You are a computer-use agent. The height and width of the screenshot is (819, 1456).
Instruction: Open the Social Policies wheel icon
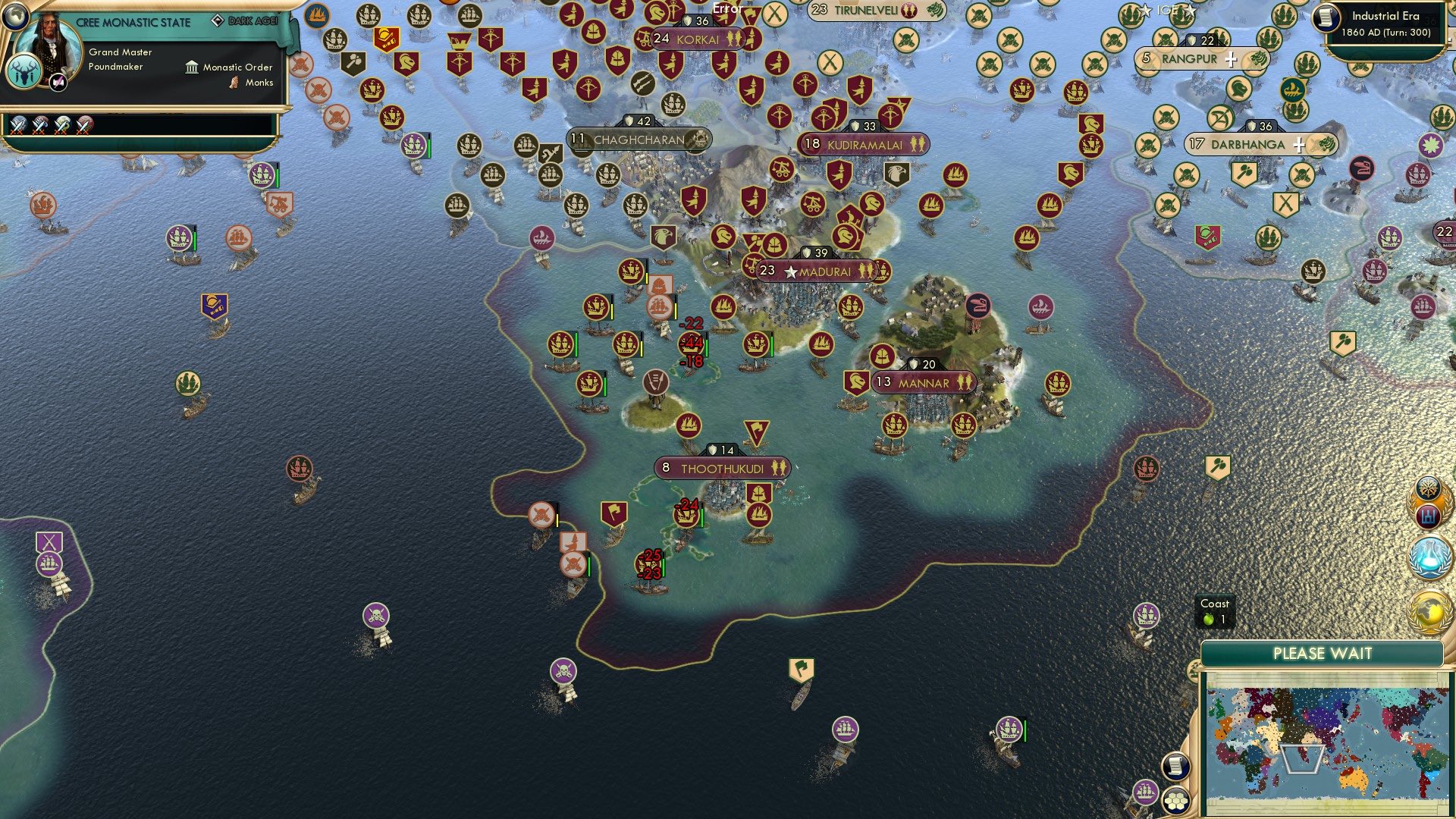tap(1428, 489)
